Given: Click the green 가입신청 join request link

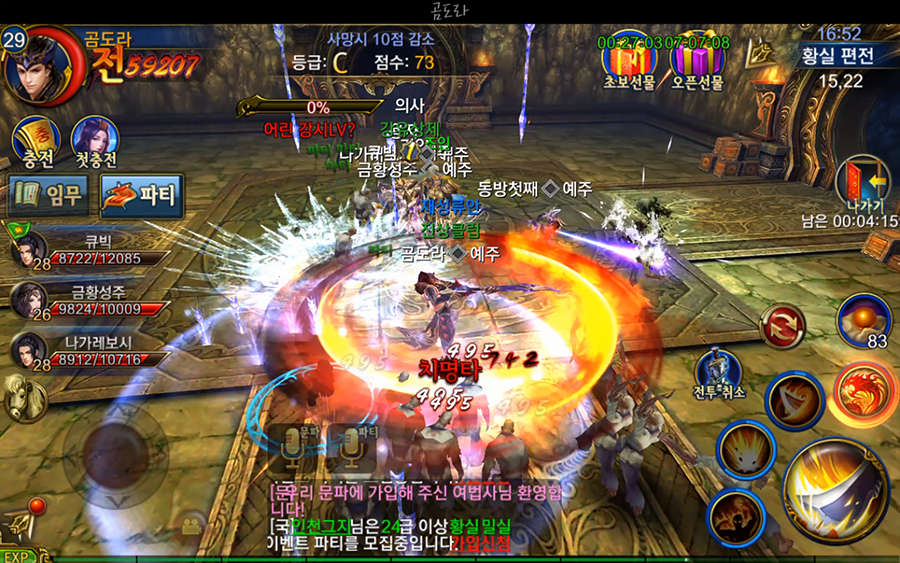Looking at the screenshot, I should (480, 543).
